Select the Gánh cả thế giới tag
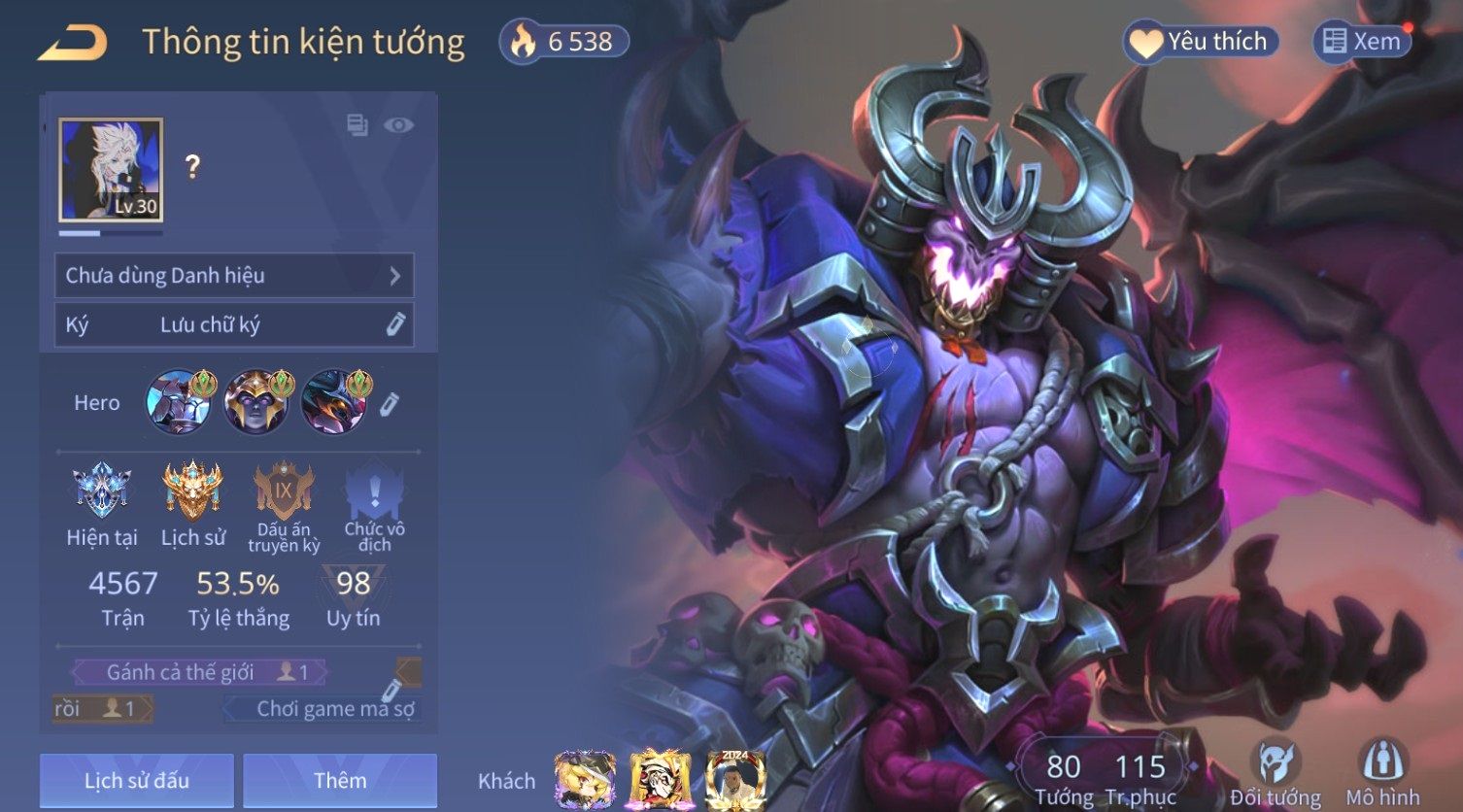 coord(199,672)
